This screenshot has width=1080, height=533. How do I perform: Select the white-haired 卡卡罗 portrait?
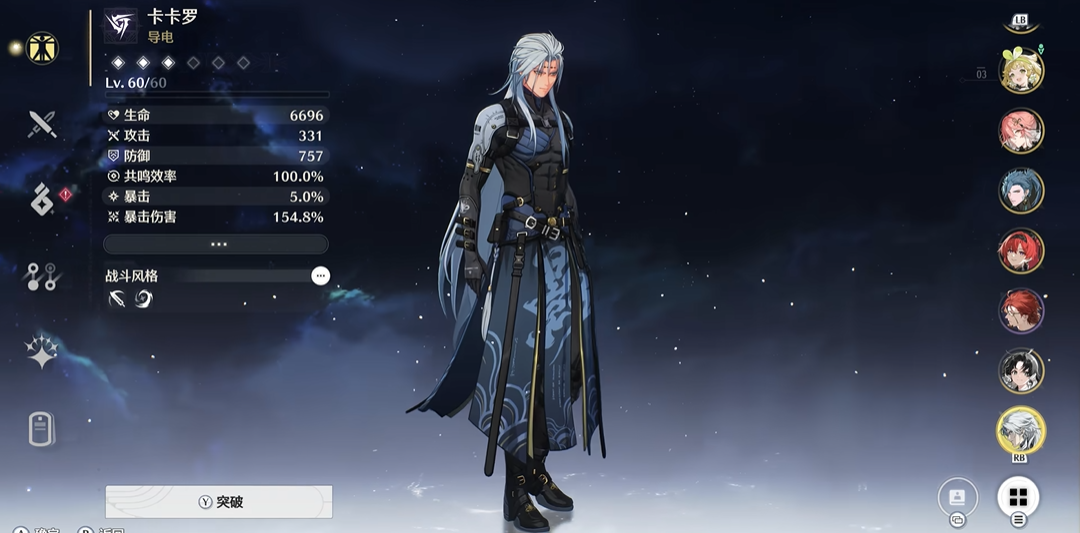point(1021,430)
